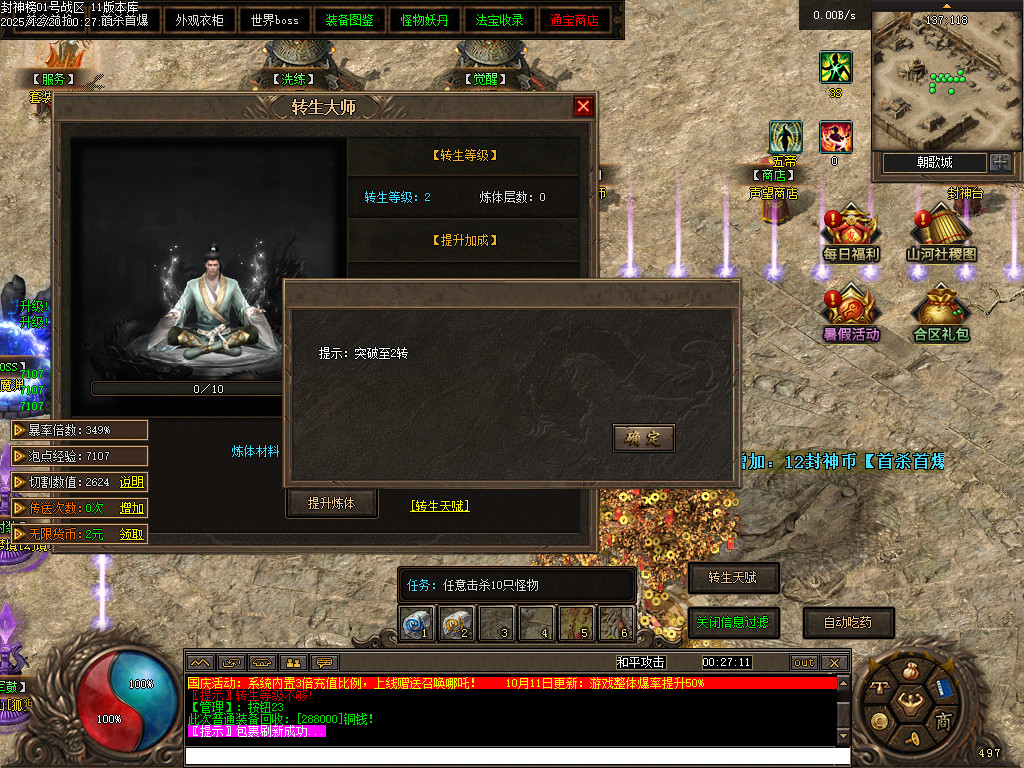Click 领取 next to 无限货币
The height and width of the screenshot is (768, 1024).
pos(132,534)
